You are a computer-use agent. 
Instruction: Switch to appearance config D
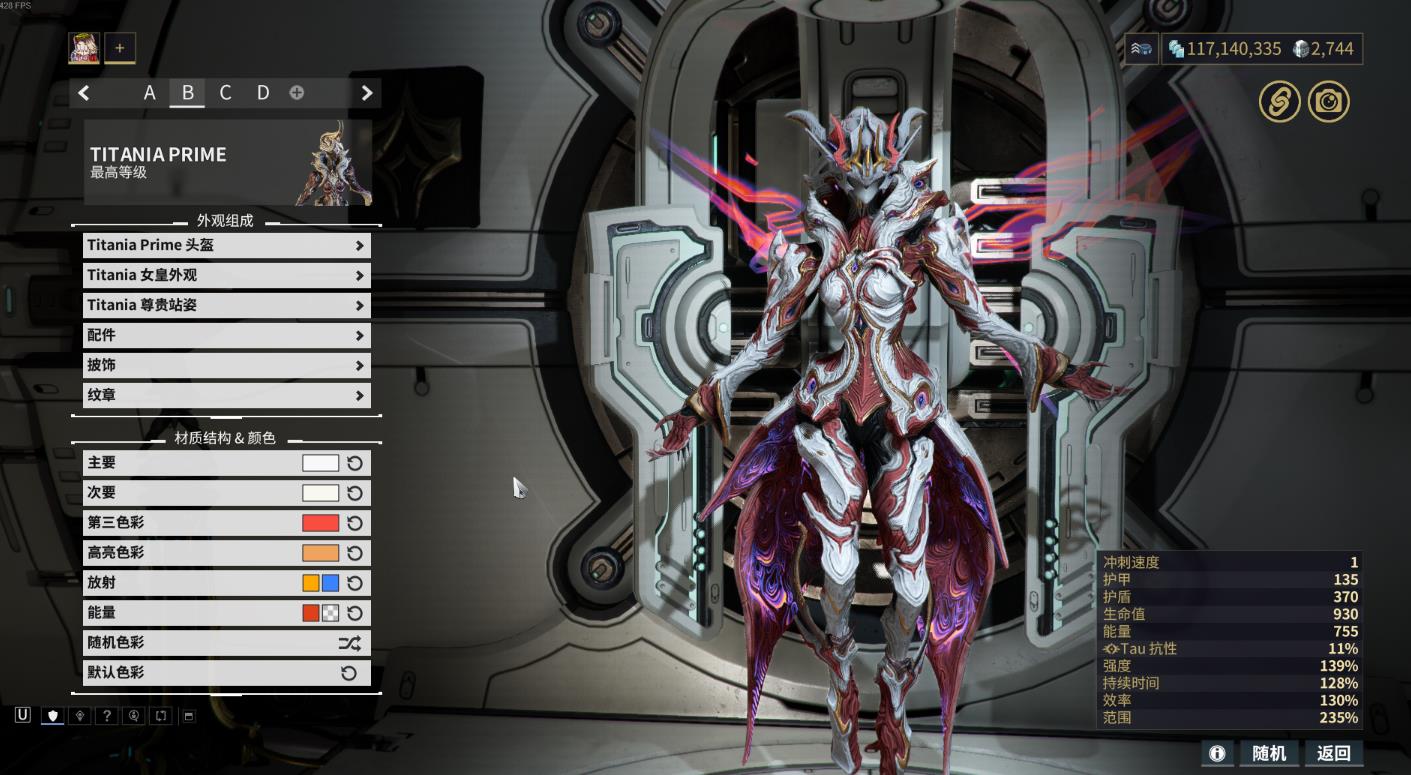pyautogui.click(x=263, y=93)
